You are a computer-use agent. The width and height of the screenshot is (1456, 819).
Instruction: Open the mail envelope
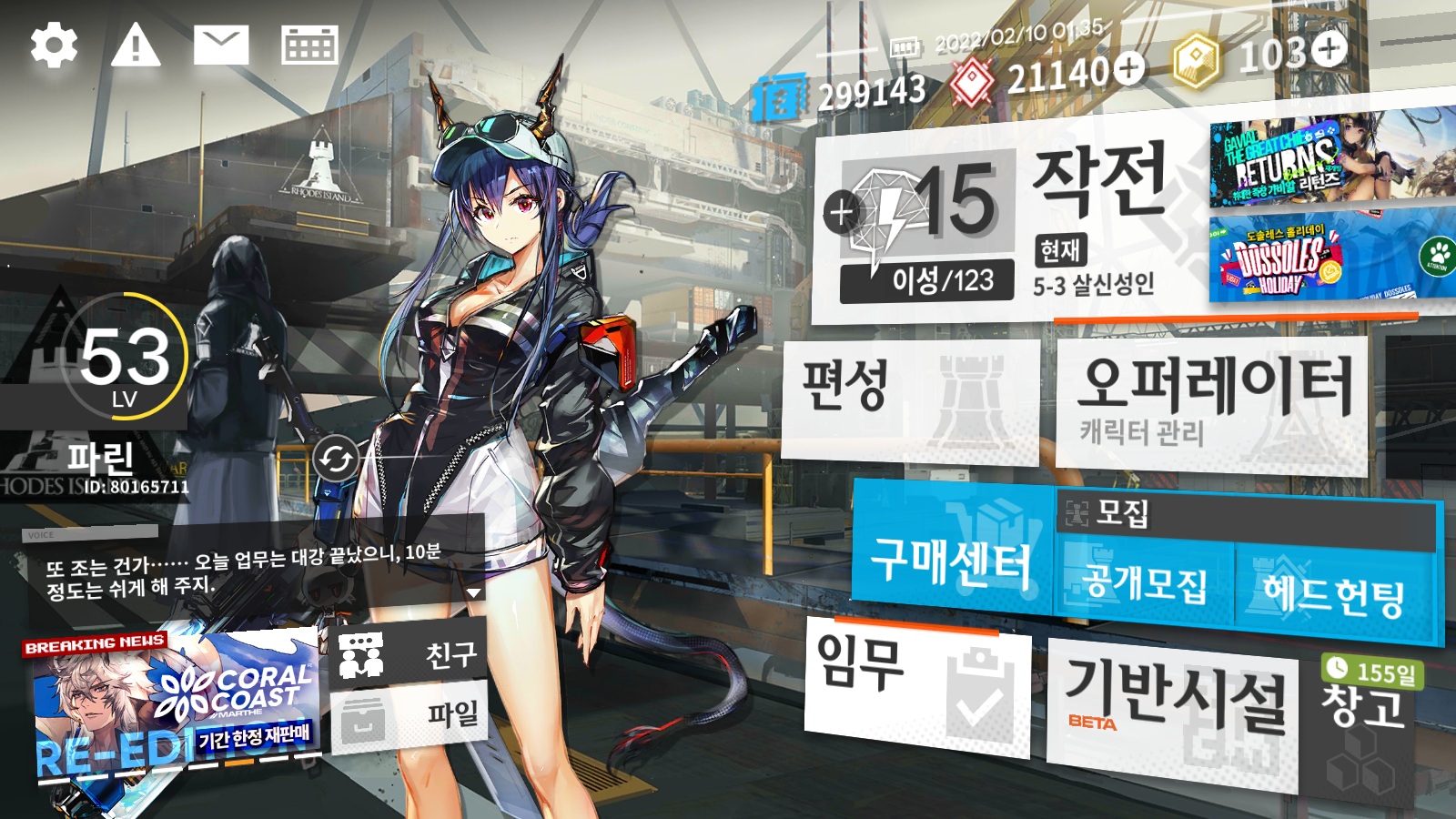221,45
